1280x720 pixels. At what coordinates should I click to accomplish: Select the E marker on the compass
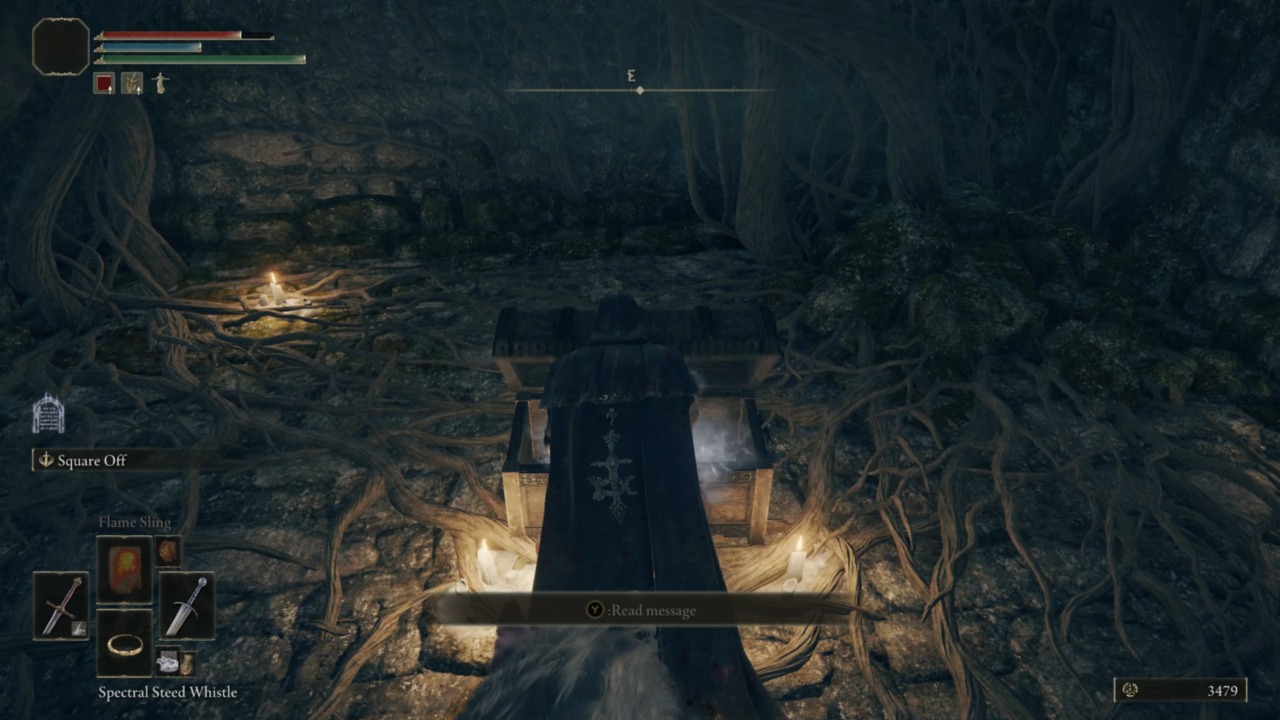[x=630, y=76]
